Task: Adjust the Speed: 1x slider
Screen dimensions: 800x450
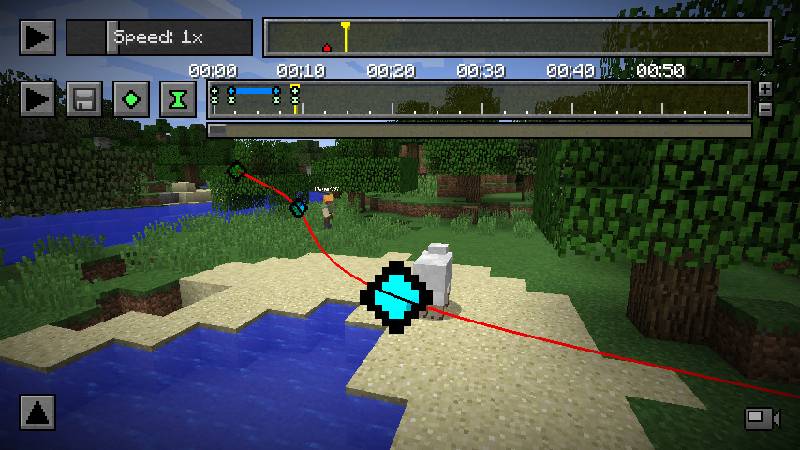Action: (111, 38)
